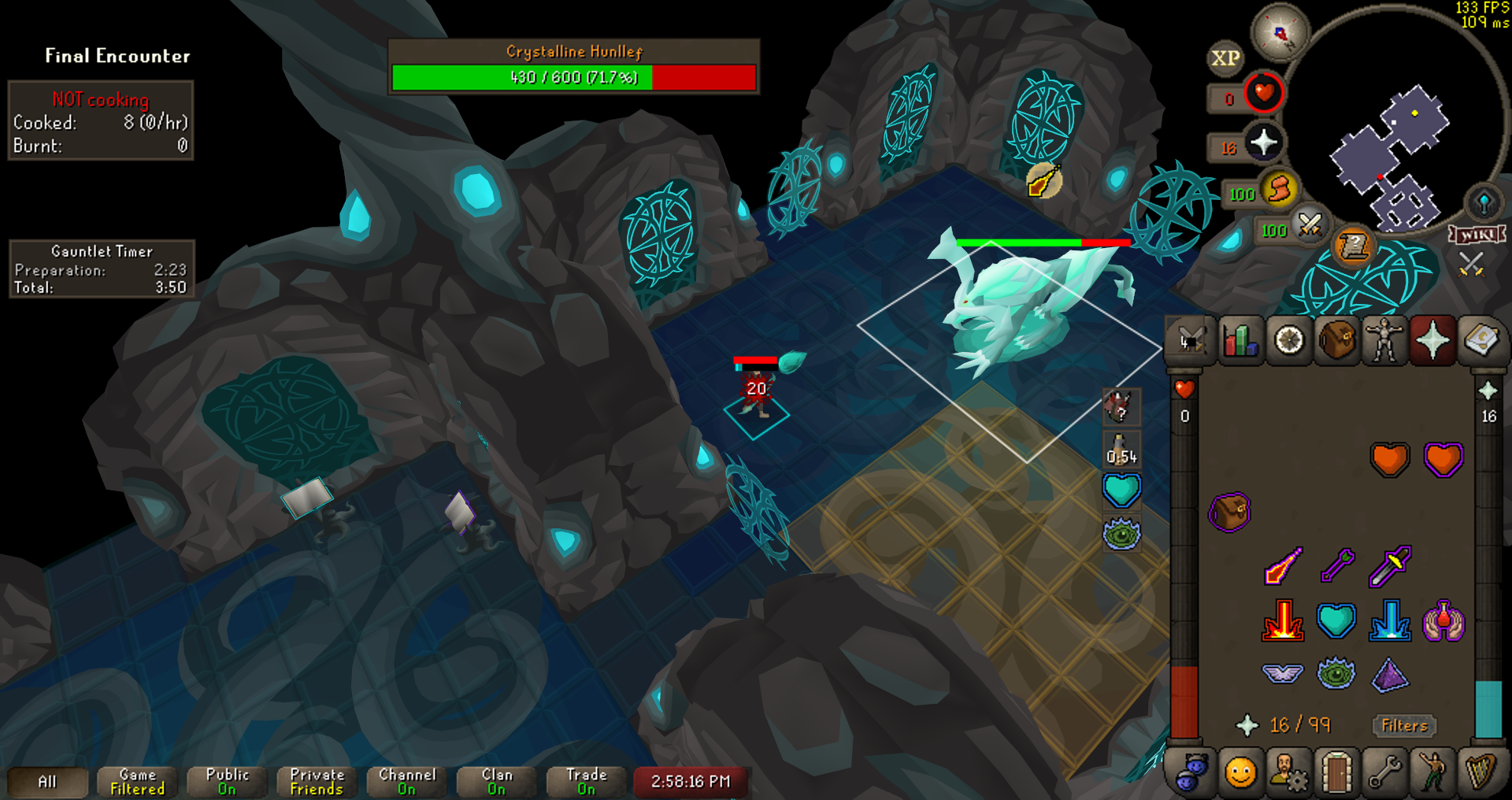Select the Game chat filter tab
This screenshot has height=800, width=1512.
[x=138, y=781]
